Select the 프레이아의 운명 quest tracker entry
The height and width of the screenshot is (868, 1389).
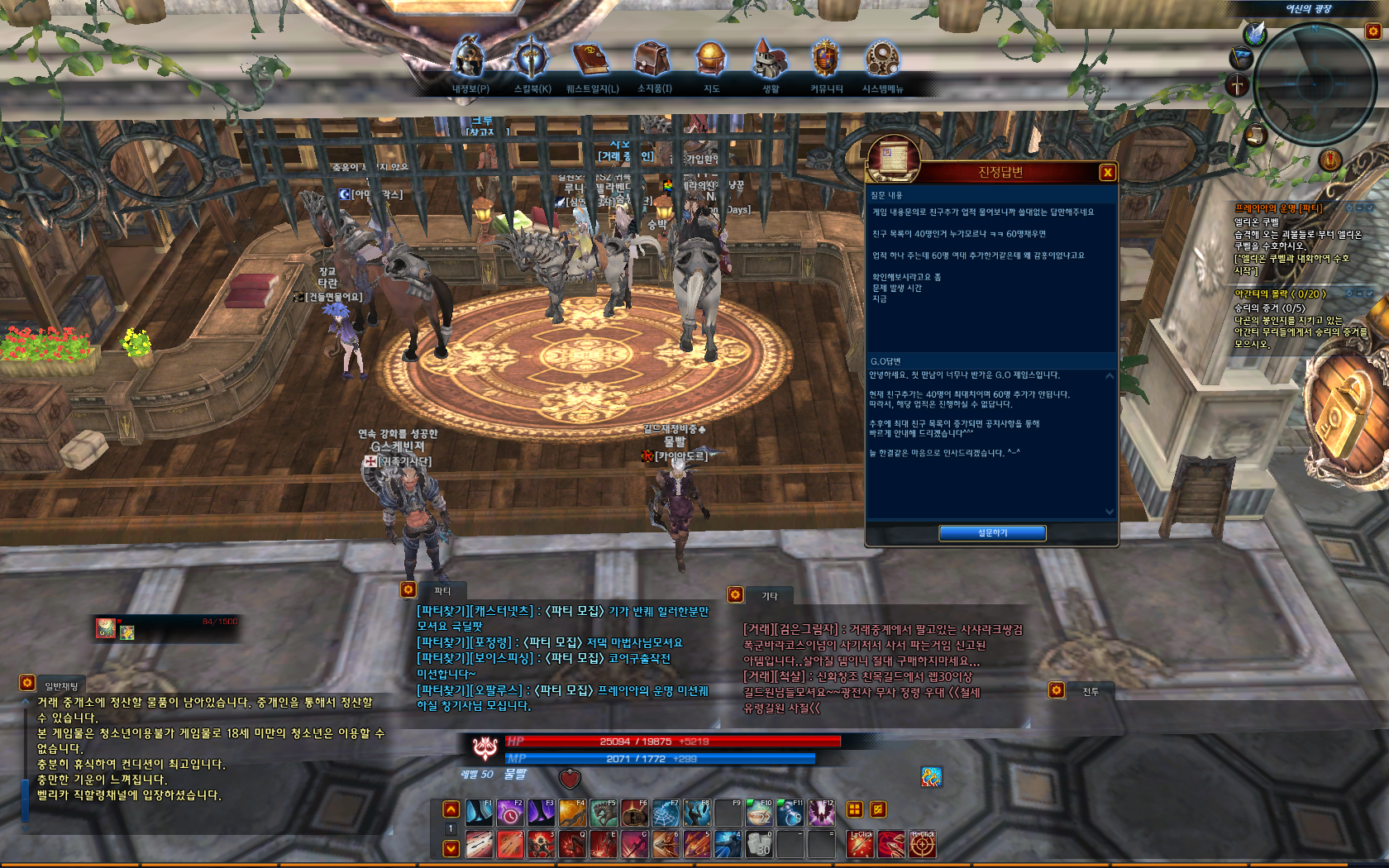coord(1278,208)
